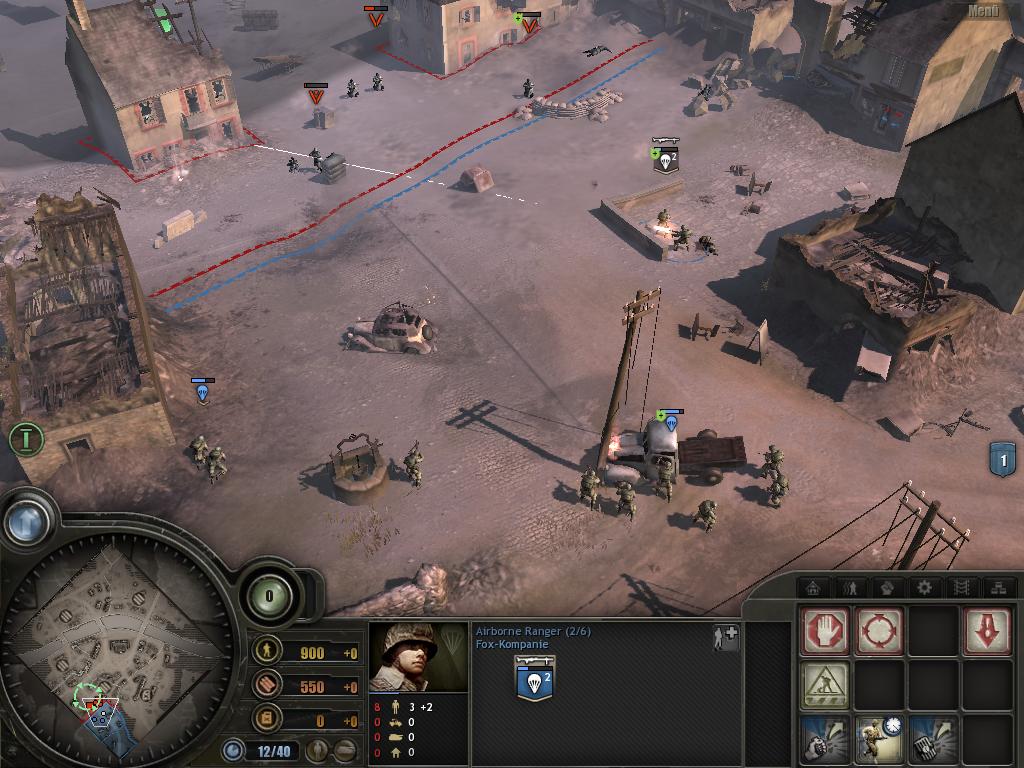Click the reinforce squad plus icon

[x=725, y=638]
